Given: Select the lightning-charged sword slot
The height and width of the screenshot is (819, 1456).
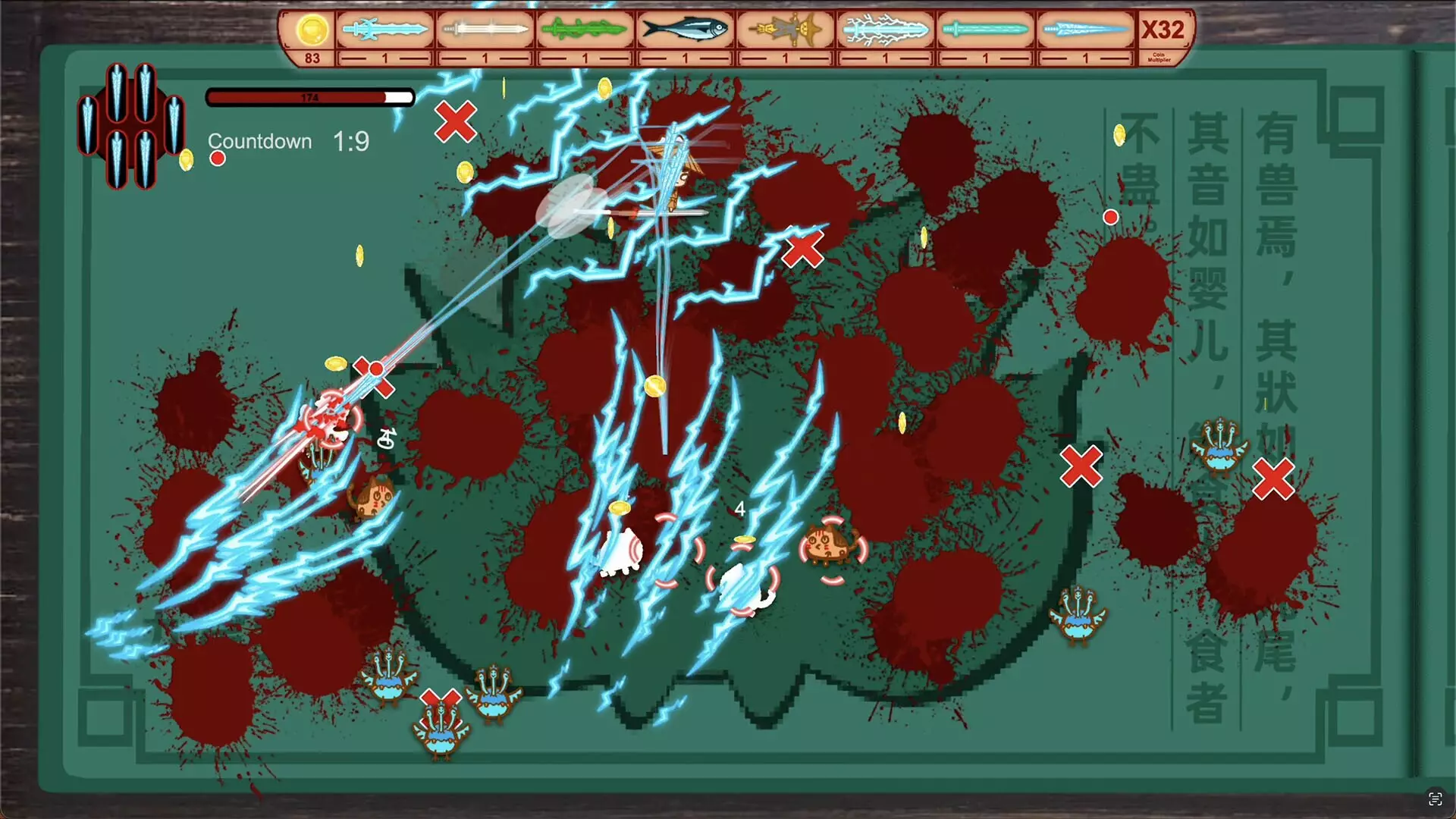Looking at the screenshot, I should [x=886, y=29].
